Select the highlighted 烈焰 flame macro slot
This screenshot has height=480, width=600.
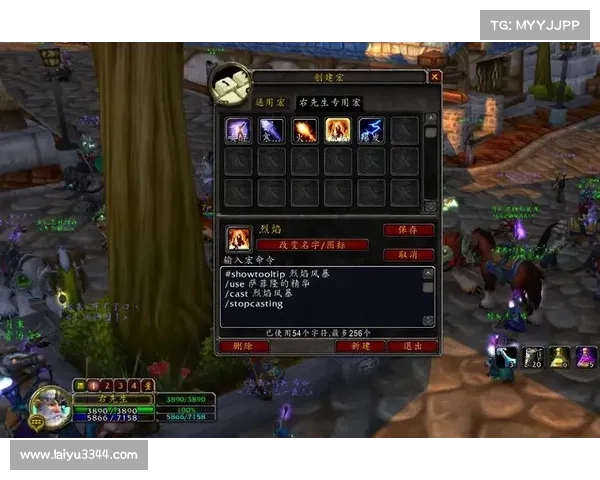337,130
